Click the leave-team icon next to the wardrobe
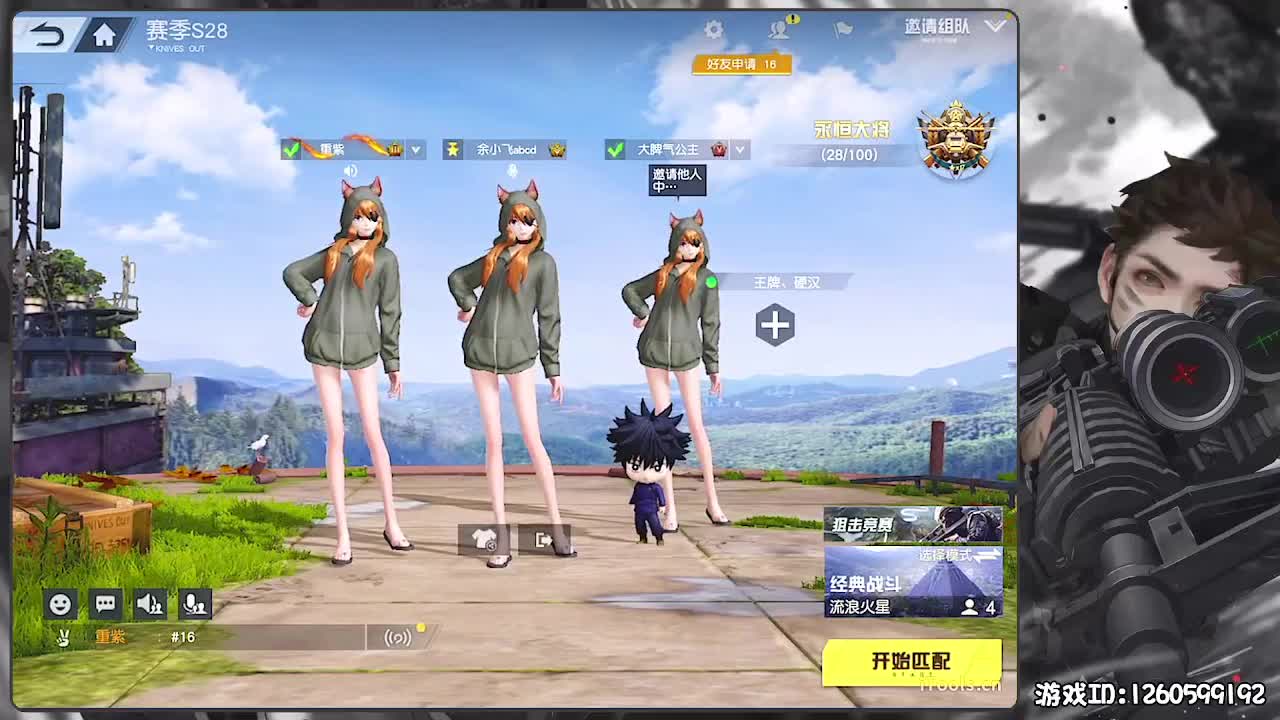The image size is (1280, 720). (543, 540)
